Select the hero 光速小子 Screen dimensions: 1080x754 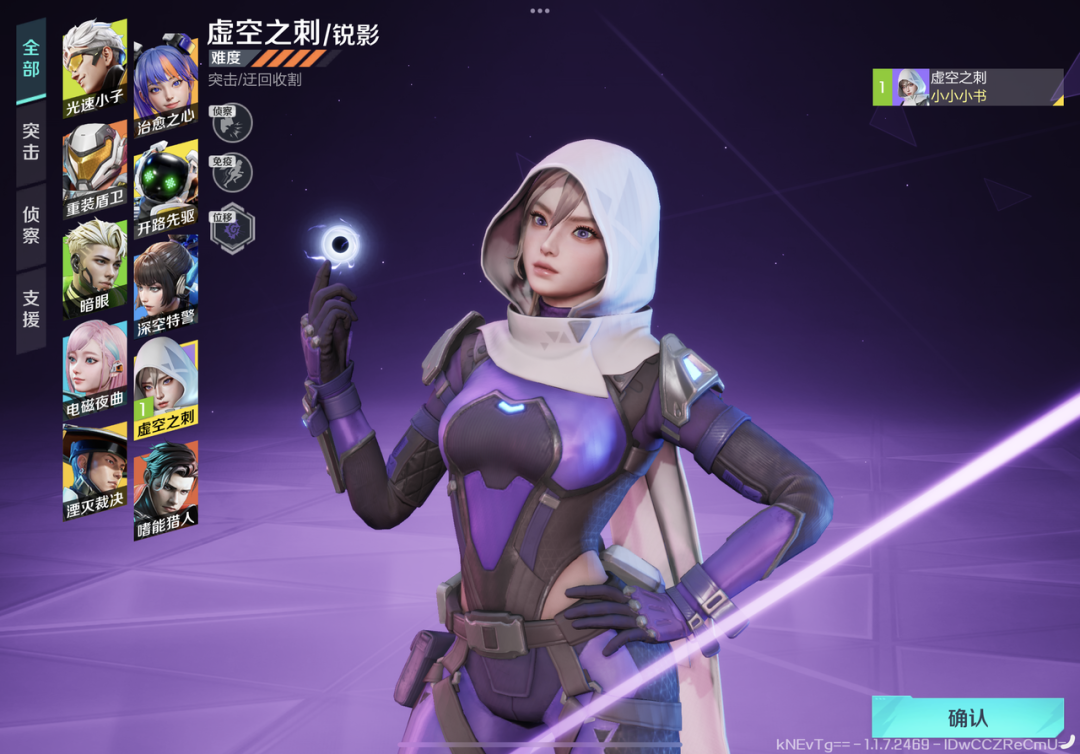pyautogui.click(x=95, y=68)
